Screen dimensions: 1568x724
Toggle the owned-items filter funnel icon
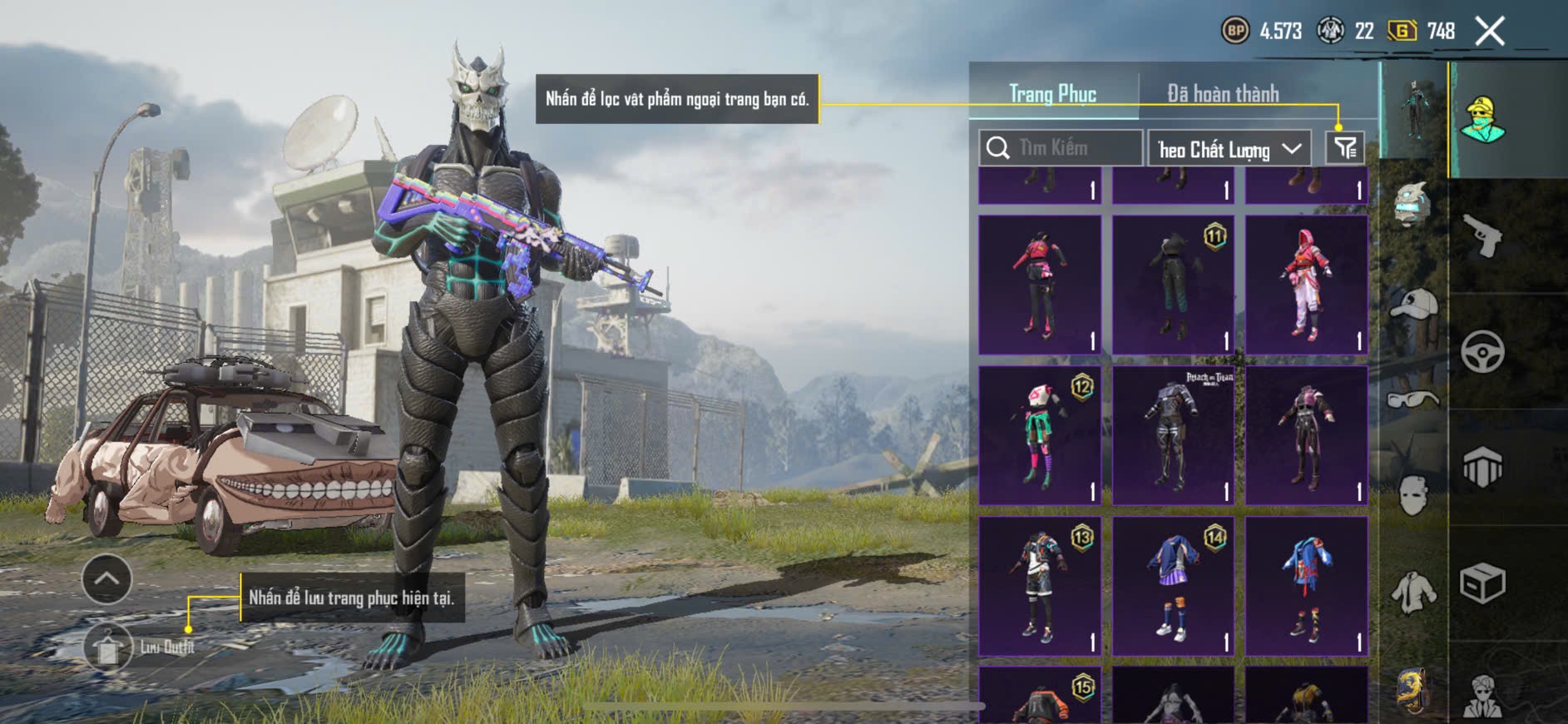pyautogui.click(x=1344, y=148)
